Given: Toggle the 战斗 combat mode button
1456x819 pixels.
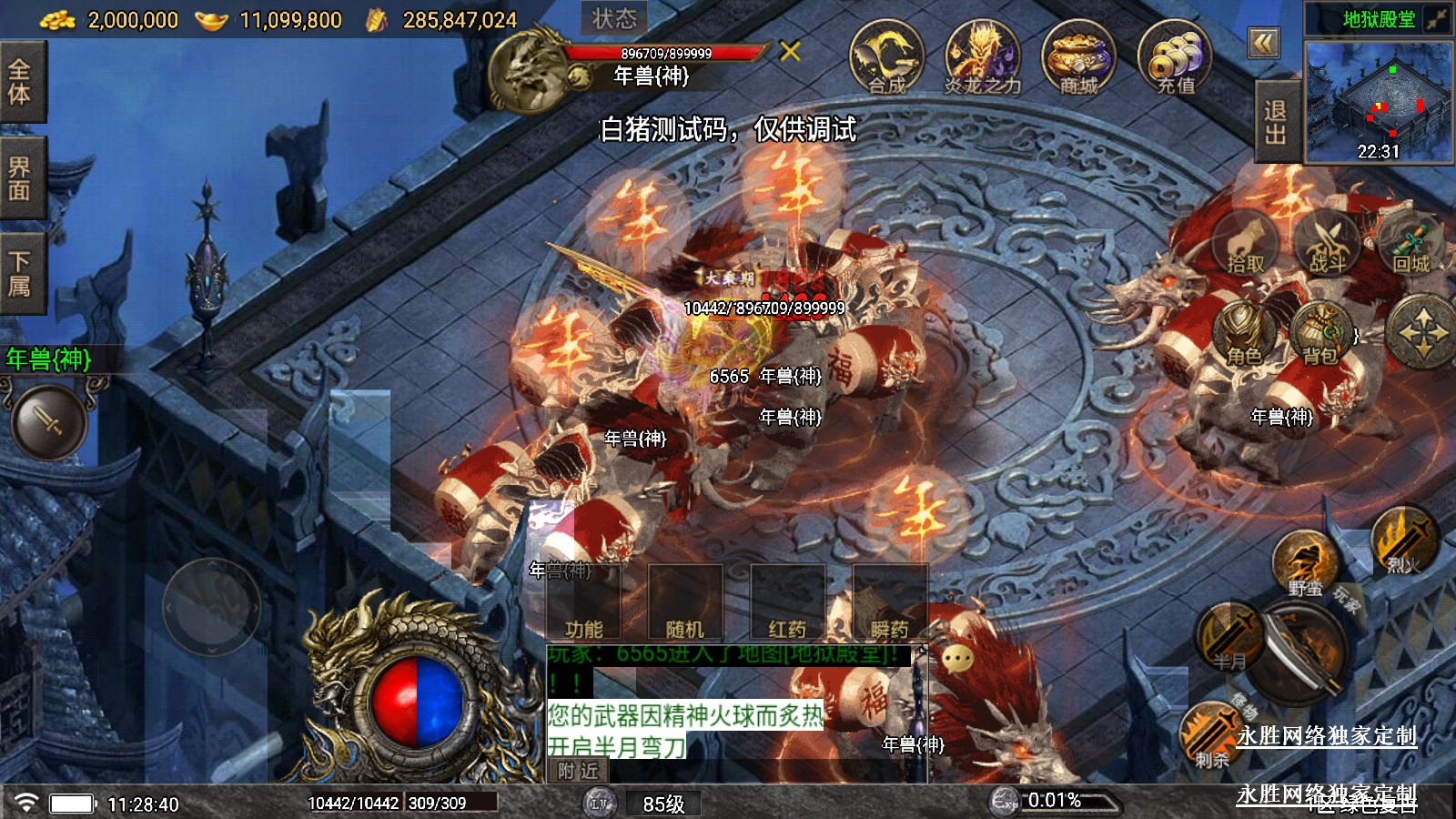Looking at the screenshot, I should 1327,242.
